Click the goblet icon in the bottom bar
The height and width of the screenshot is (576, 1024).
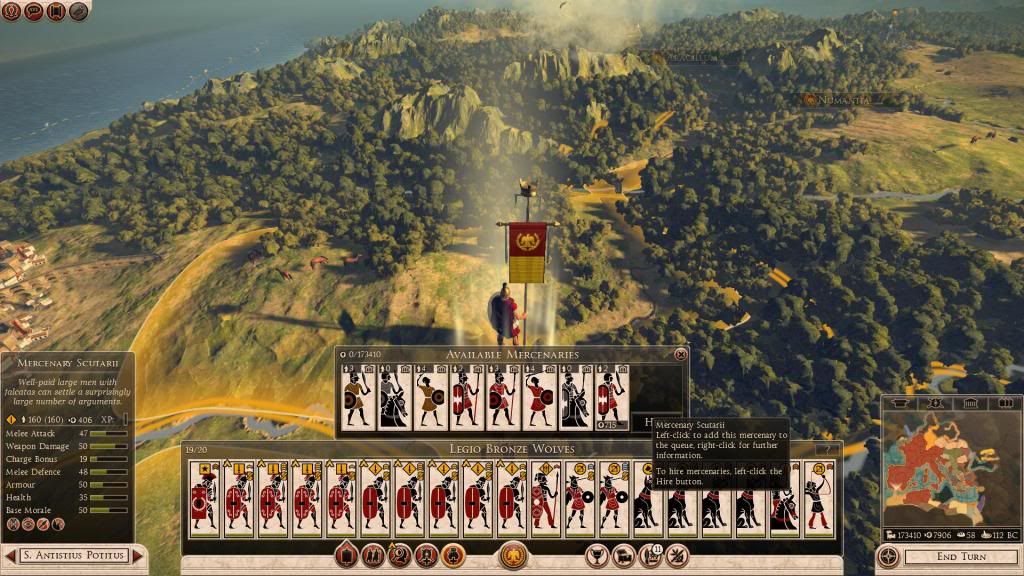597,553
